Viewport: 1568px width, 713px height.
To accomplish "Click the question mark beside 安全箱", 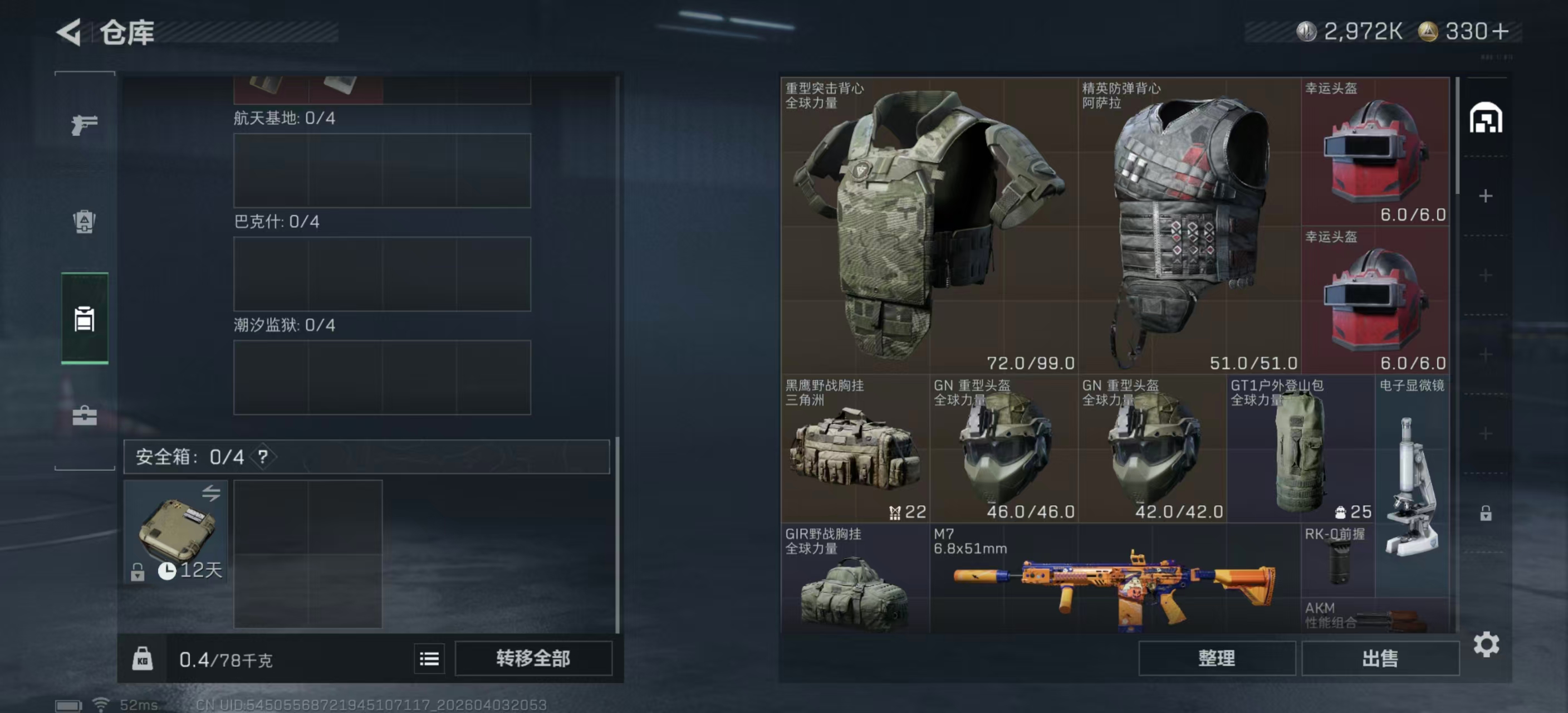I will coord(264,457).
